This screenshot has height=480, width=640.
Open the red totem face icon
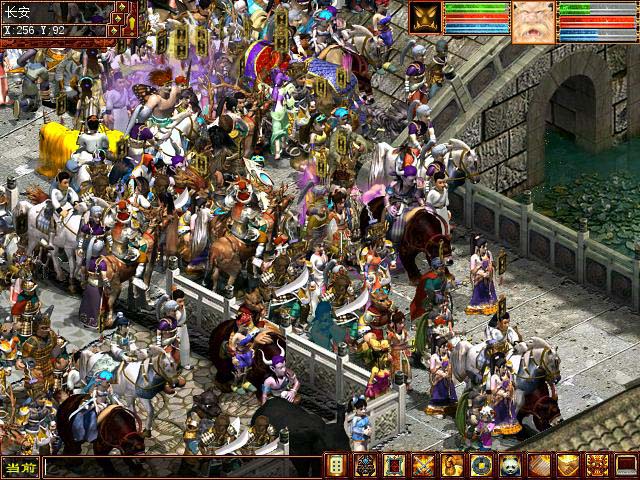point(598,465)
